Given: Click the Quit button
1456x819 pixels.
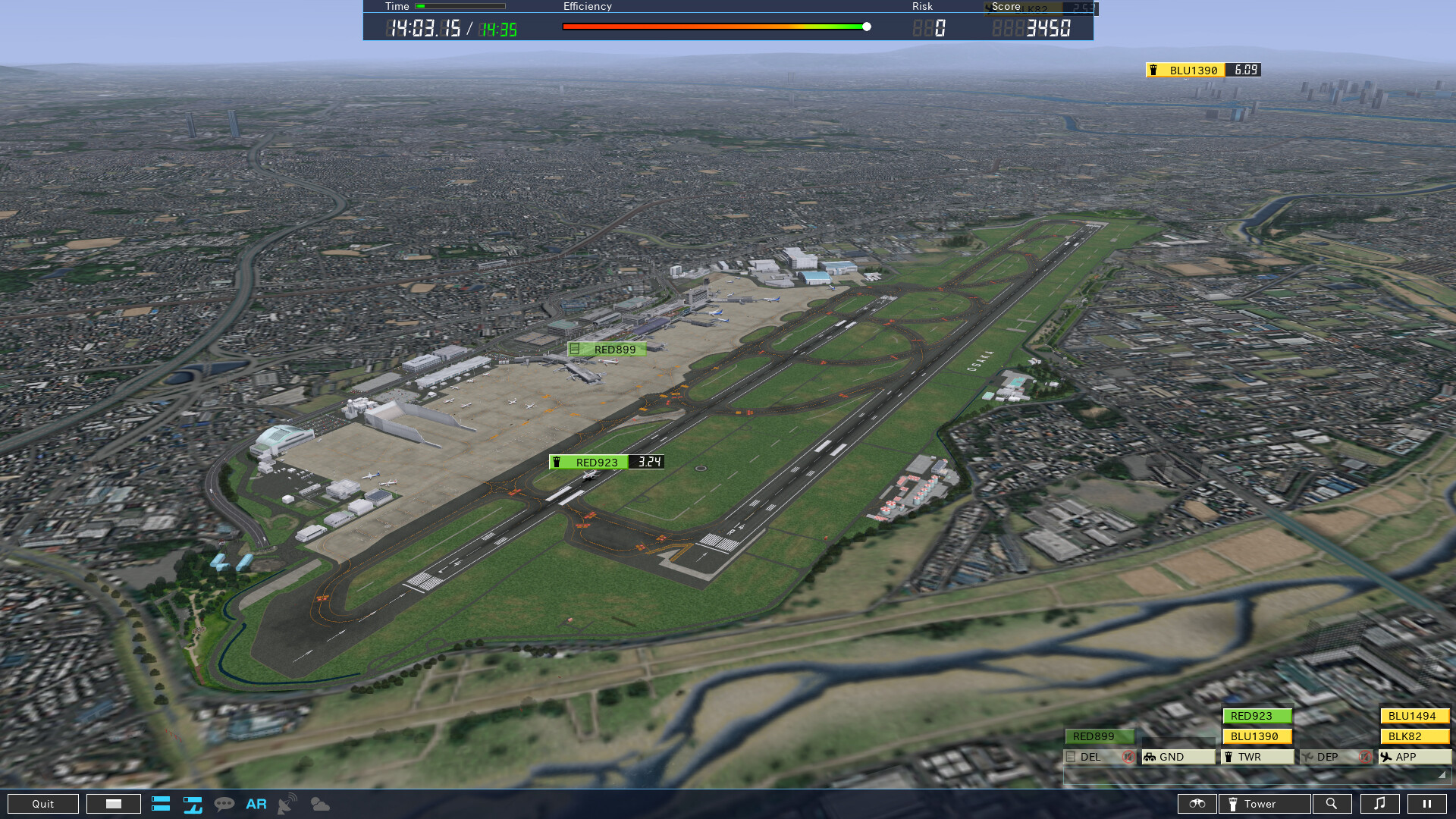Looking at the screenshot, I should 43,804.
